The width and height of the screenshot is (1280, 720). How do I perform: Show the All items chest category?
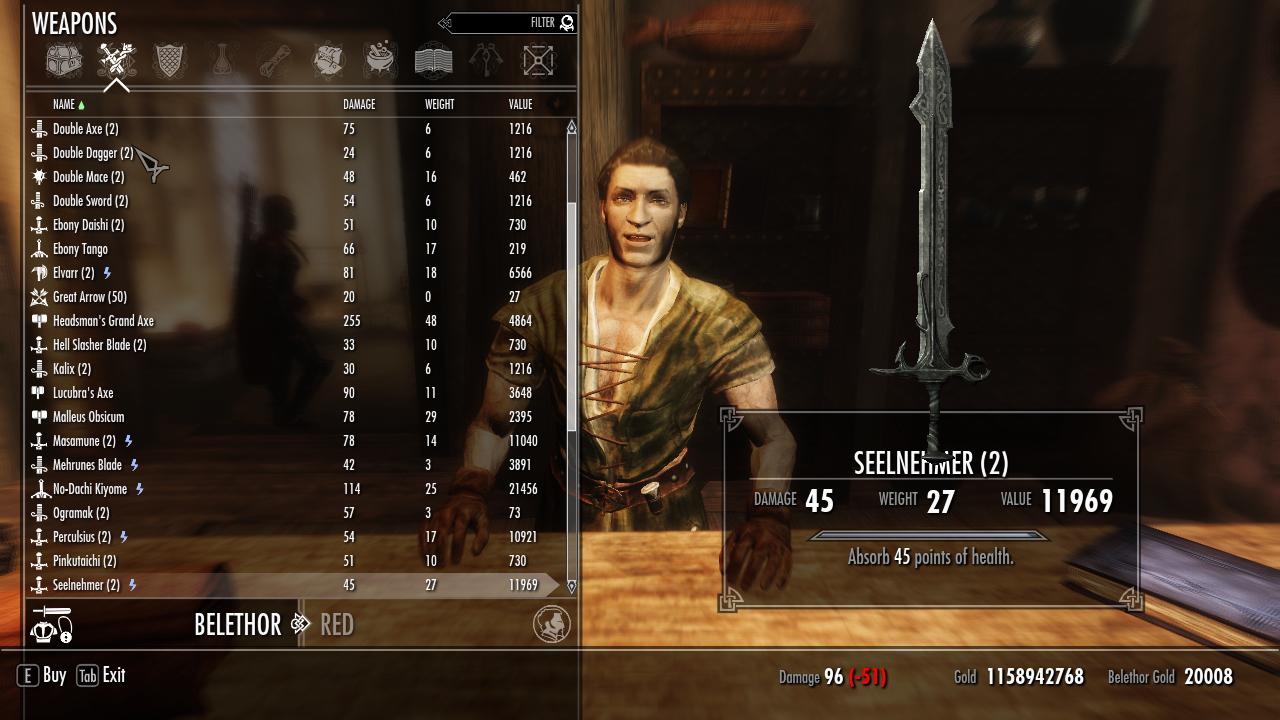coord(63,61)
